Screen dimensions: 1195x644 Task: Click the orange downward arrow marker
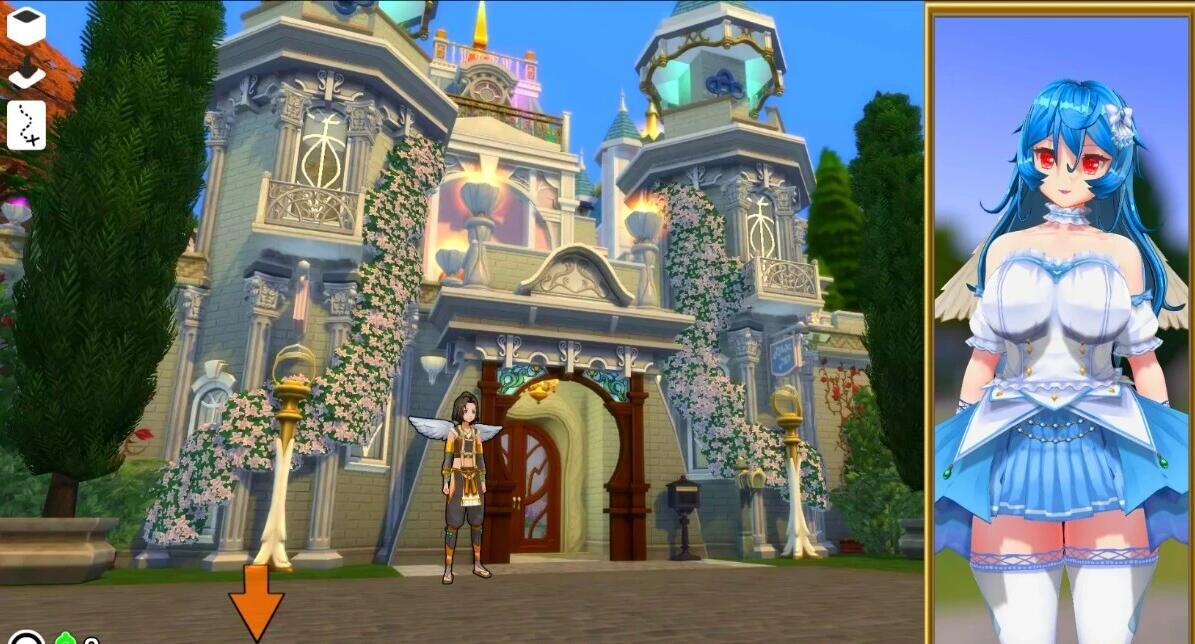(256, 600)
